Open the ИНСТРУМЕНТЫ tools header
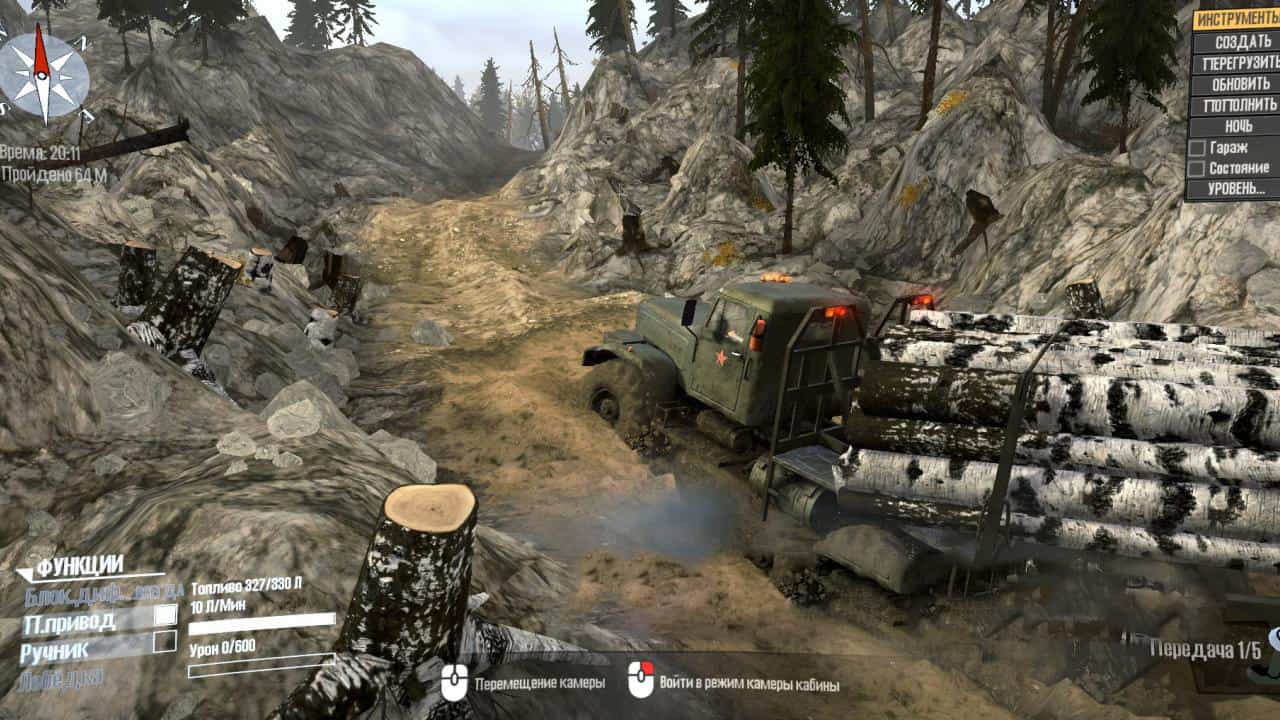 1236,19
